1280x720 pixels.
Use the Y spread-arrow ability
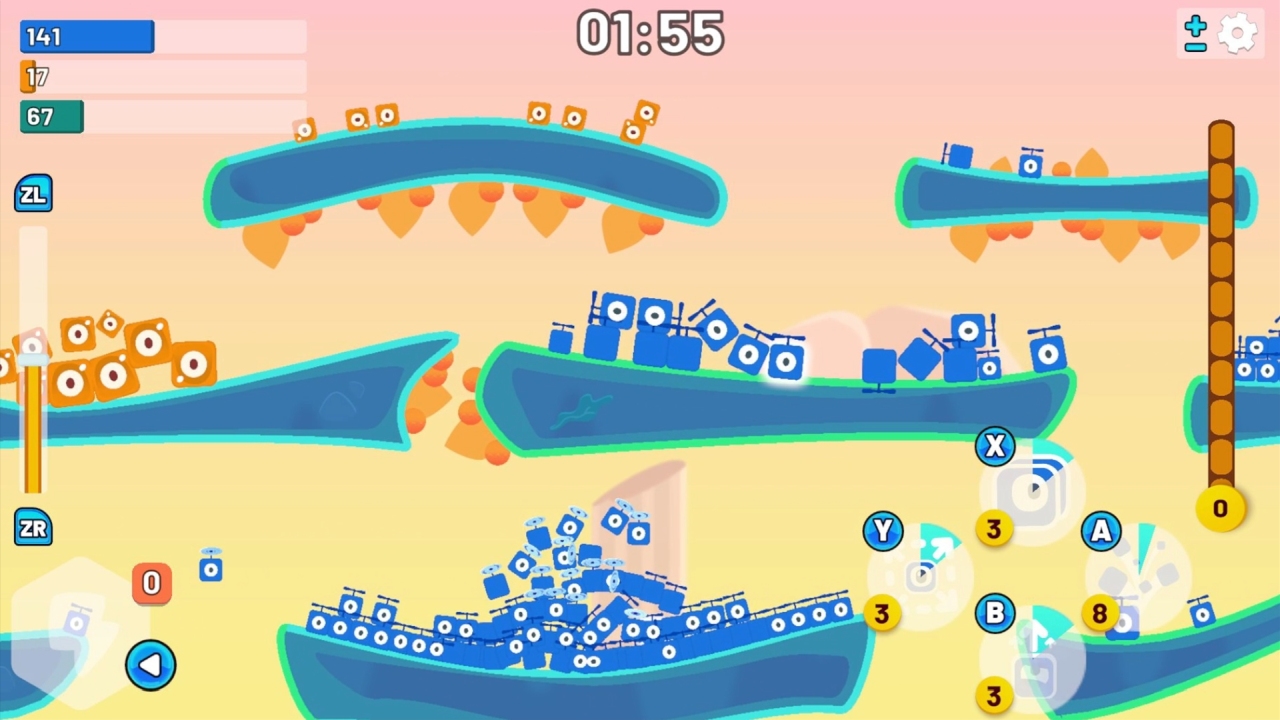pyautogui.click(x=883, y=531)
